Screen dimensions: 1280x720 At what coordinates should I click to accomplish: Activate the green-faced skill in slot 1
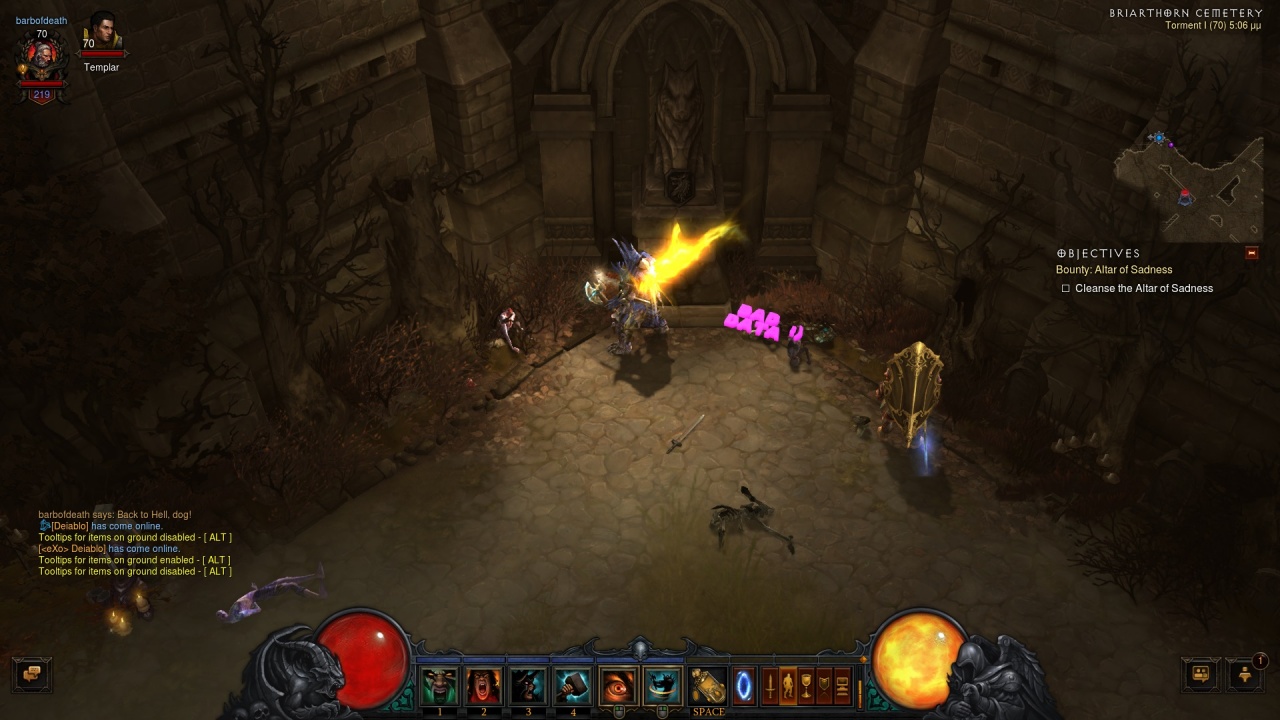tap(439, 686)
